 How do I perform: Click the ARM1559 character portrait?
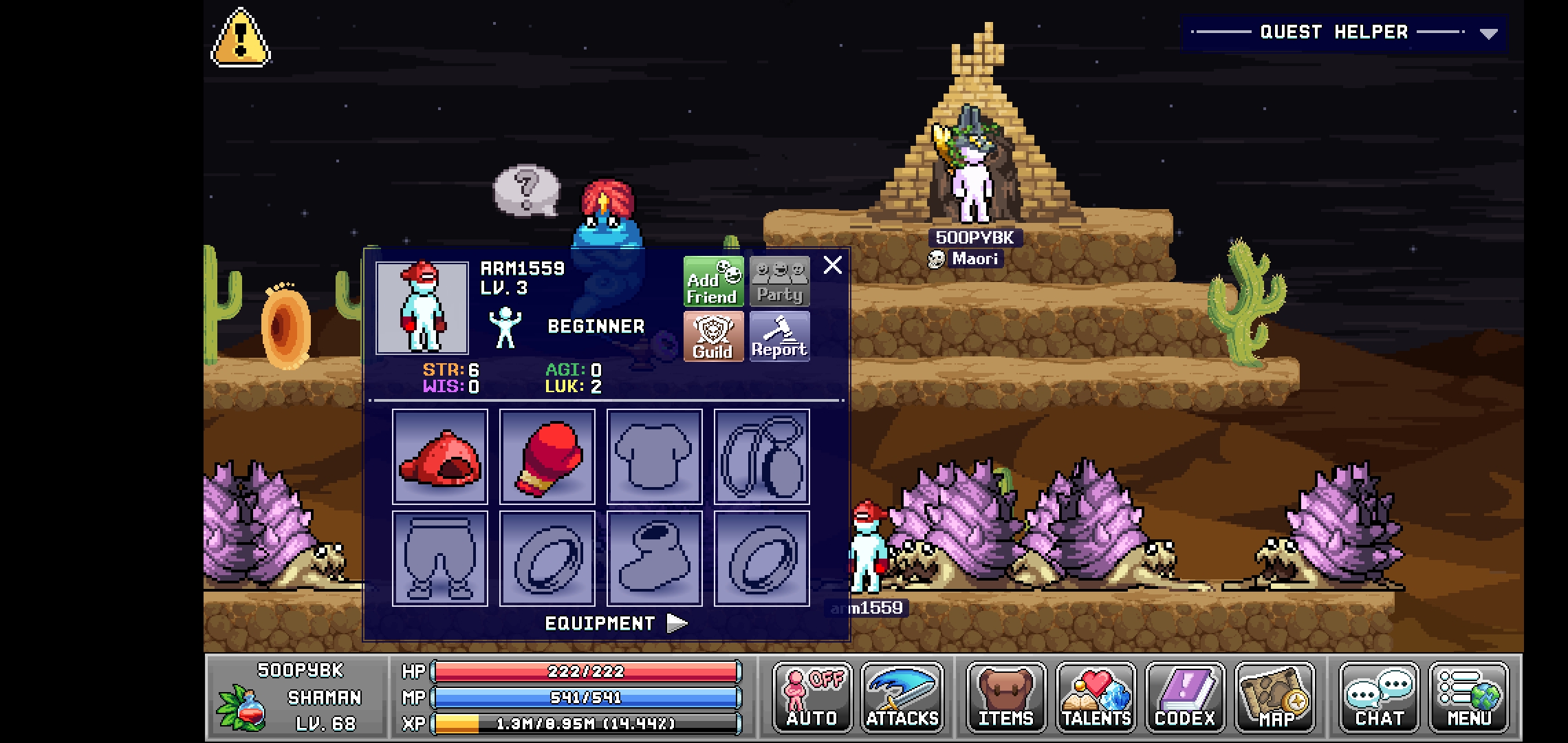[422, 308]
